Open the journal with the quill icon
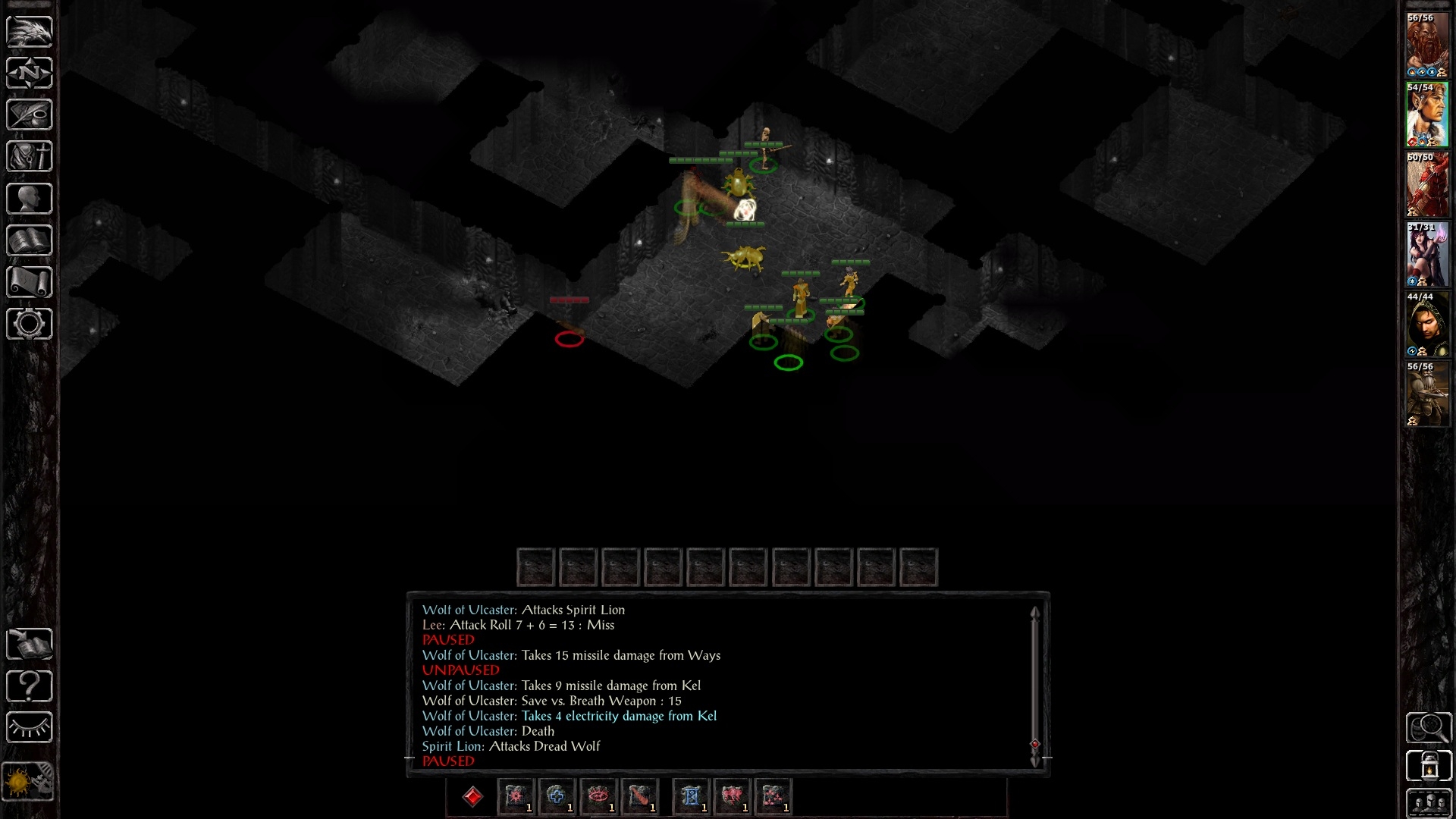 click(30, 115)
